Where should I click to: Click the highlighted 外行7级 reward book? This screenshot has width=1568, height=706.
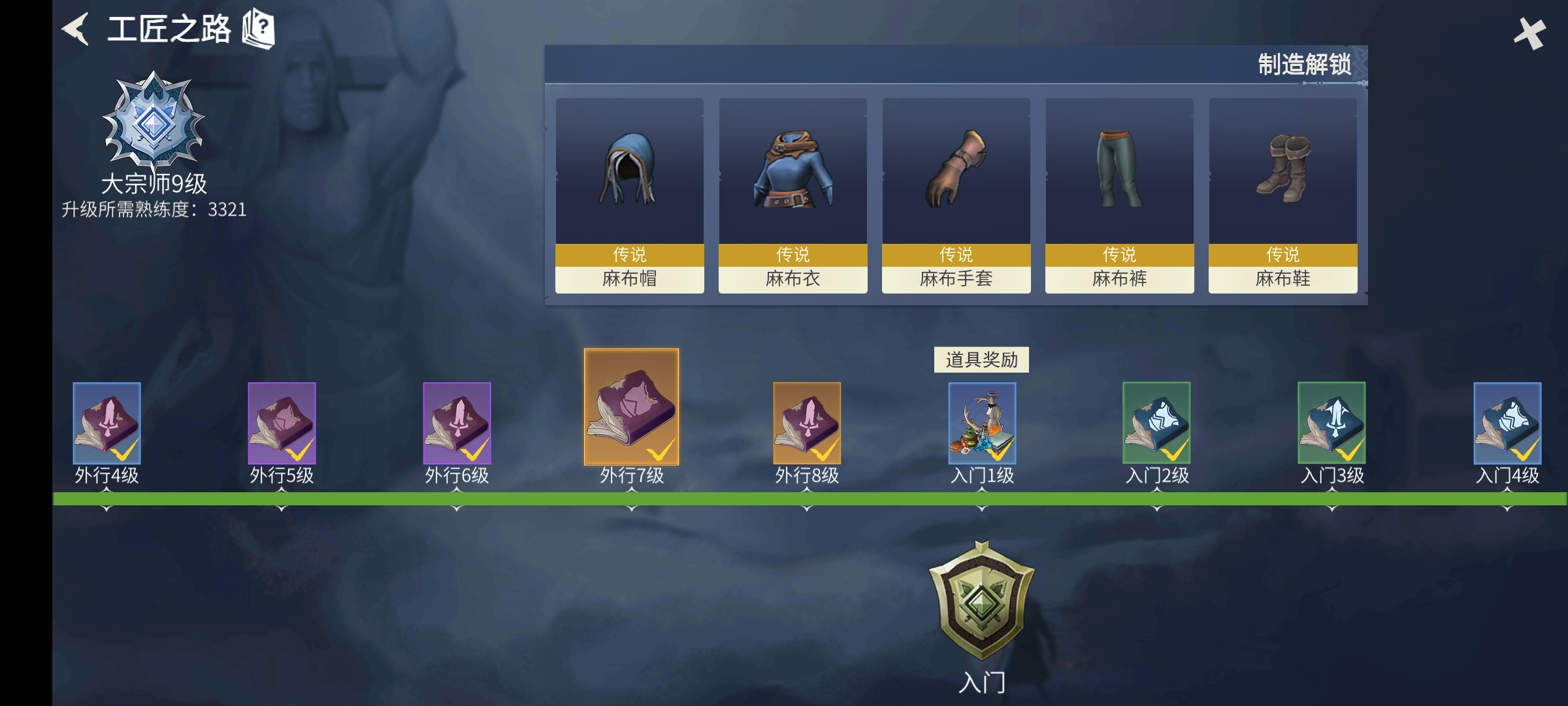631,407
